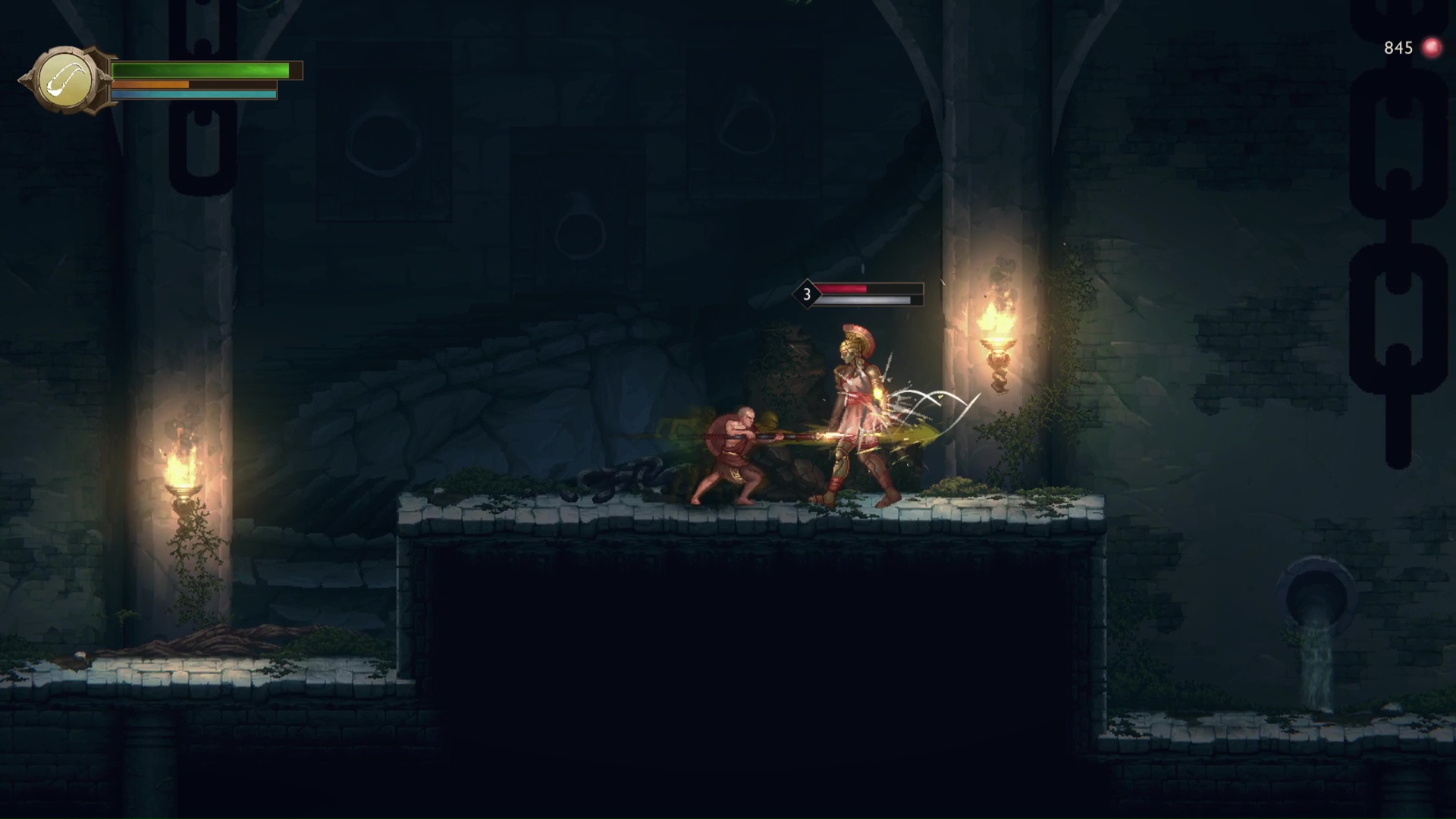Expand the currency counter readout
The image size is (1456, 819).
click(1399, 47)
